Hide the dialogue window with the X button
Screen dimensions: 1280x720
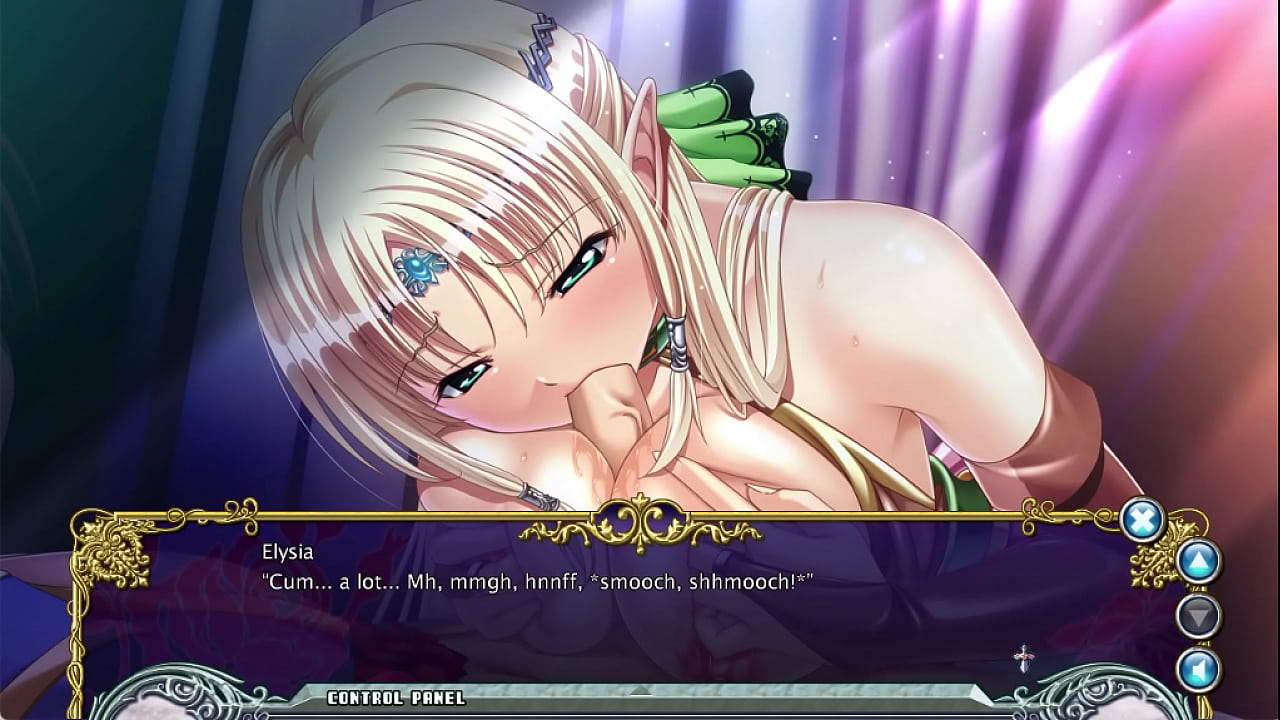pyautogui.click(x=1142, y=519)
